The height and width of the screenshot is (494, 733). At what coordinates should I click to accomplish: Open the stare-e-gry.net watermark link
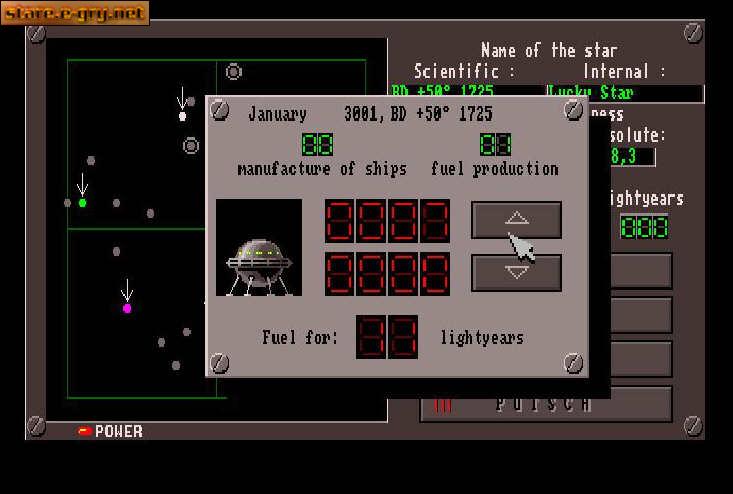click(75, 13)
